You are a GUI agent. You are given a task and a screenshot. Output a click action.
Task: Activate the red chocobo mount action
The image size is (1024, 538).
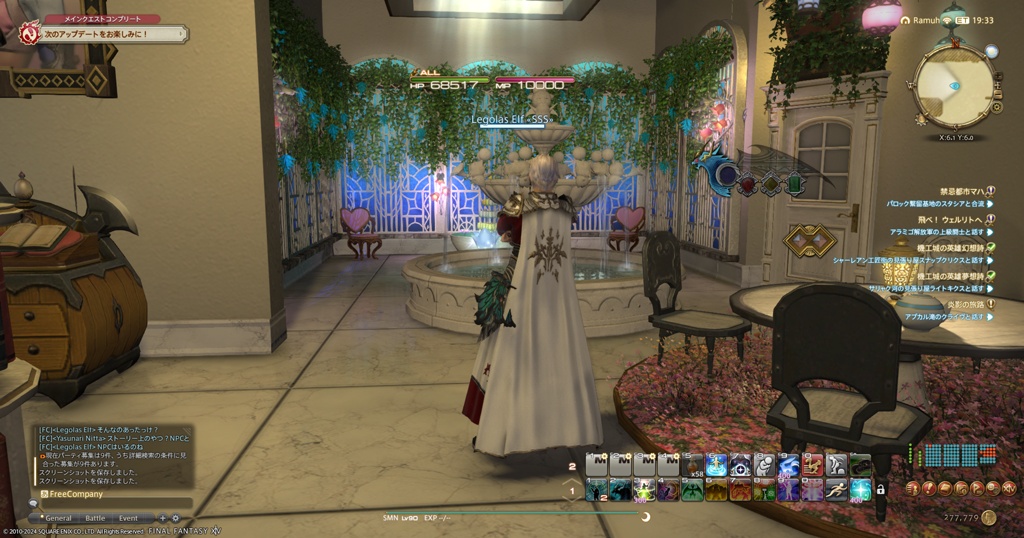813,464
